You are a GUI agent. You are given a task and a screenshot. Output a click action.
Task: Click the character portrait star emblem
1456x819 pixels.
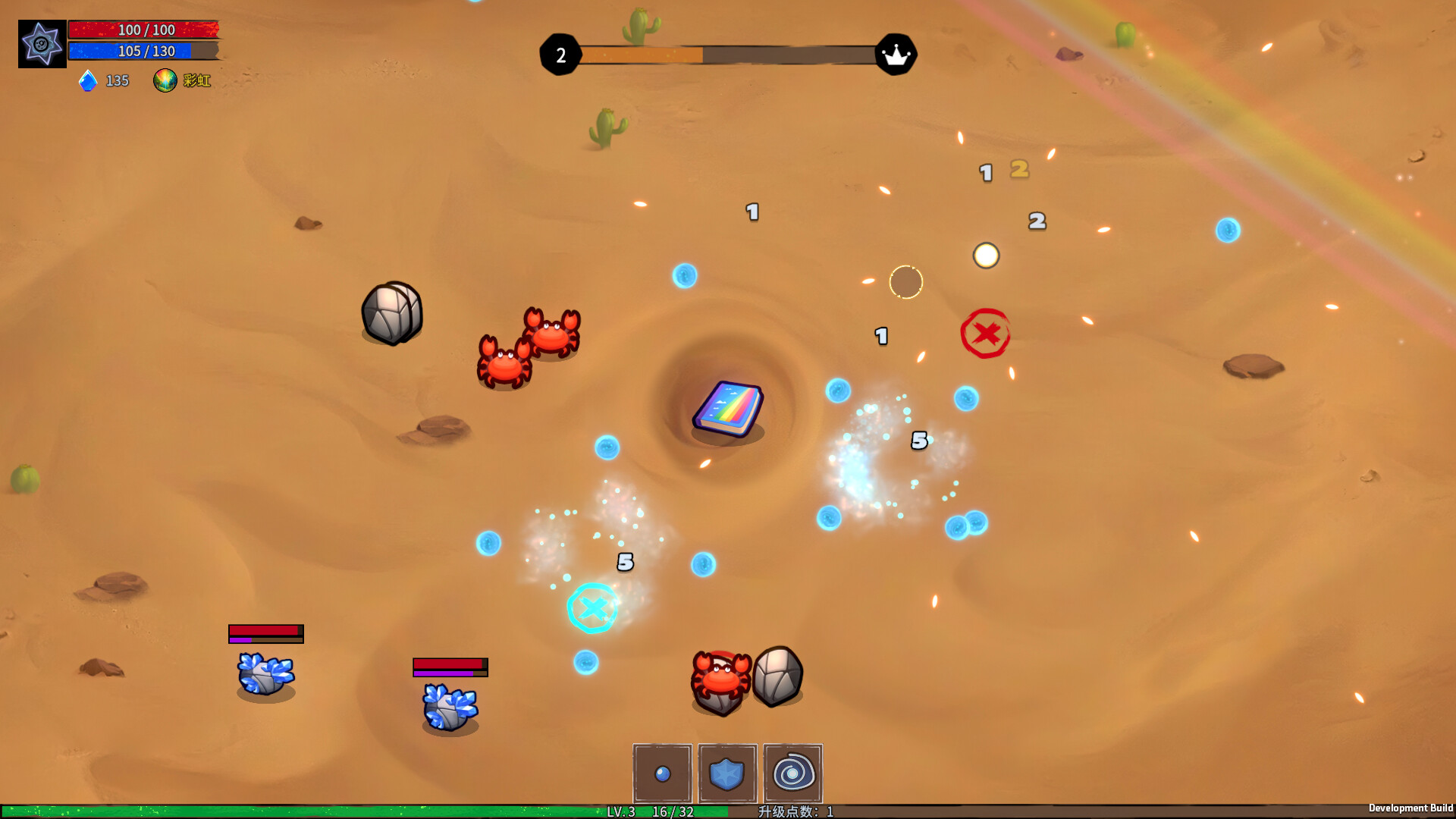click(x=42, y=43)
